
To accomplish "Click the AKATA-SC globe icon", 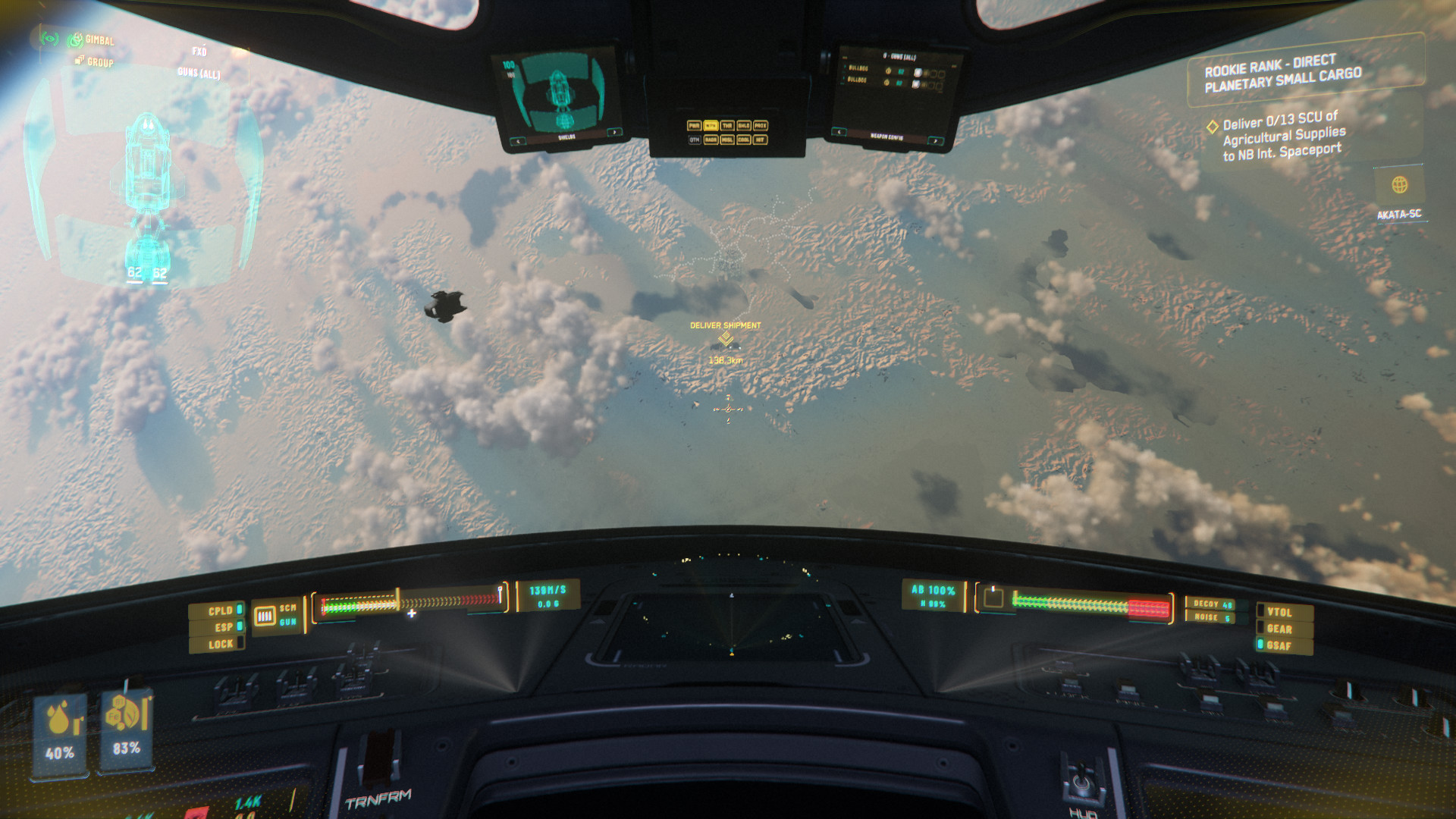I will 1400,184.
